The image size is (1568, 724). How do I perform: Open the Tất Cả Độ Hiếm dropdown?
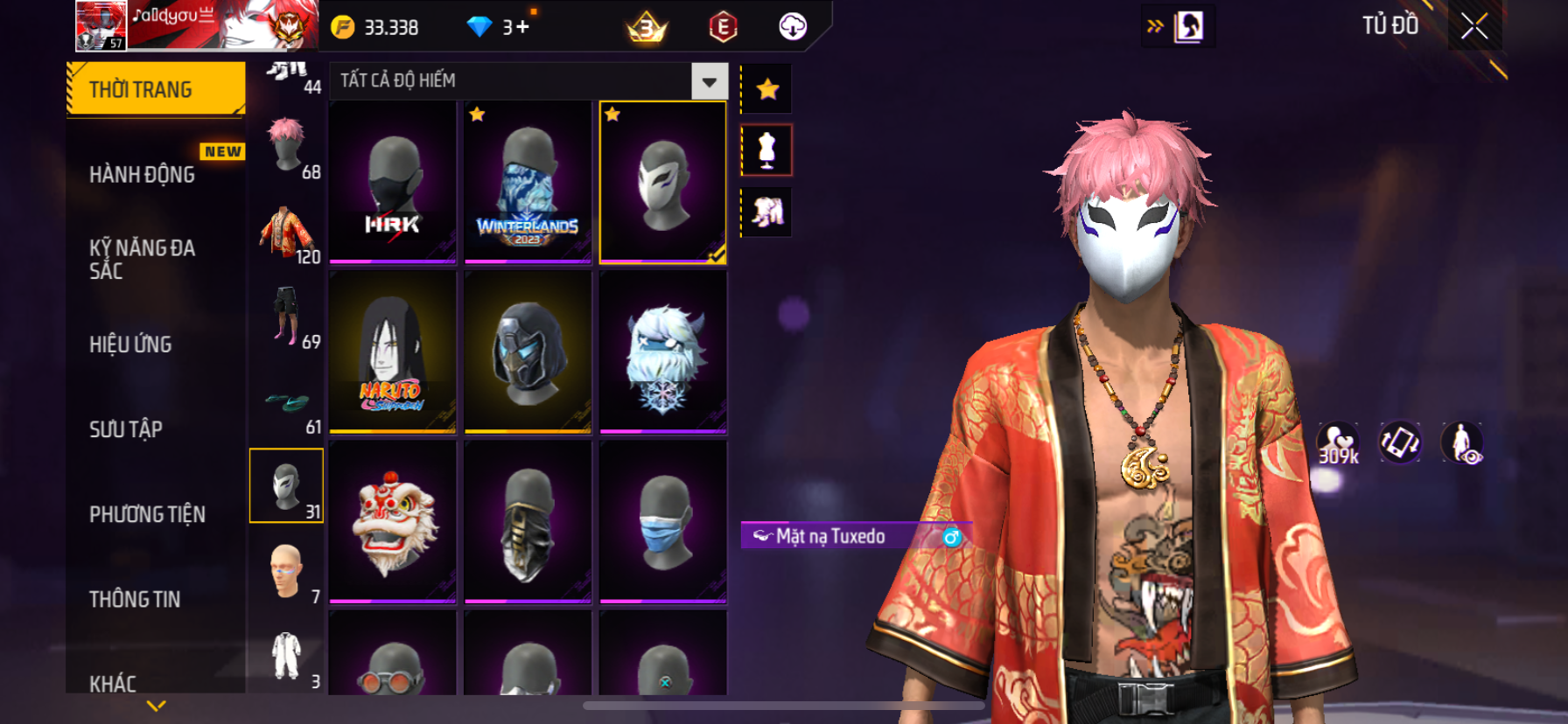pos(709,81)
